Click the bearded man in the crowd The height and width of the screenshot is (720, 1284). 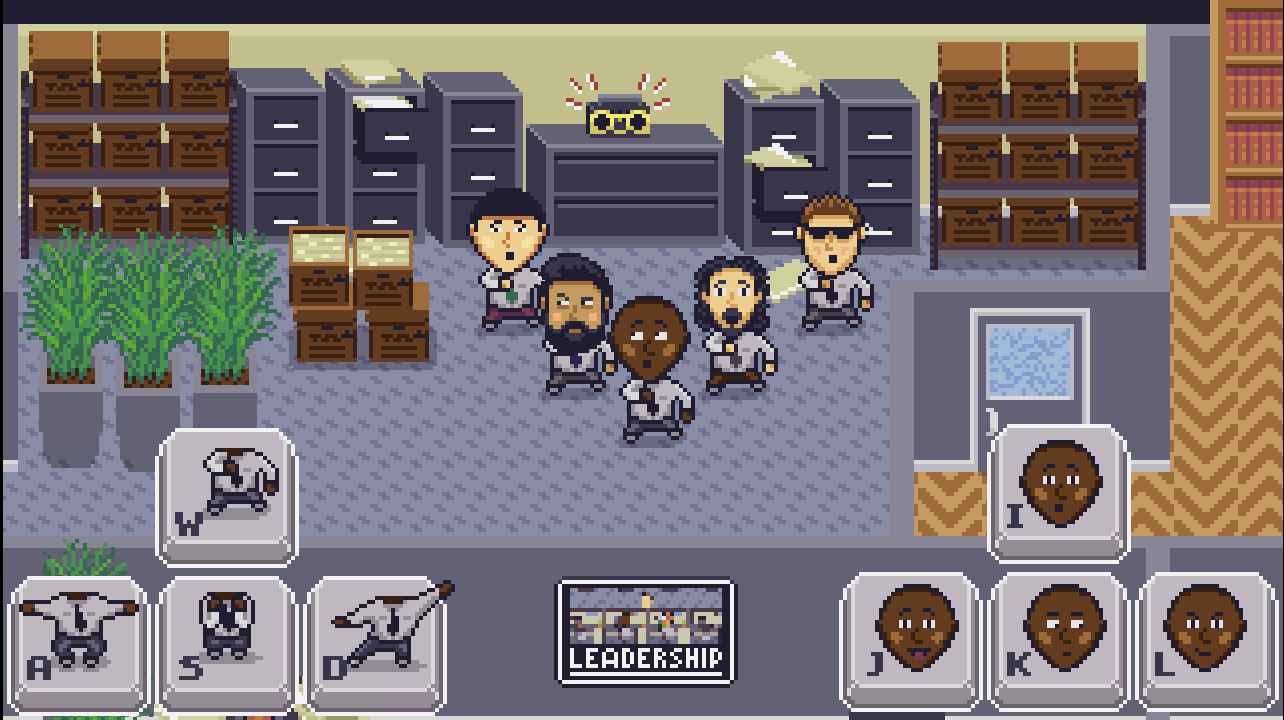click(x=576, y=310)
